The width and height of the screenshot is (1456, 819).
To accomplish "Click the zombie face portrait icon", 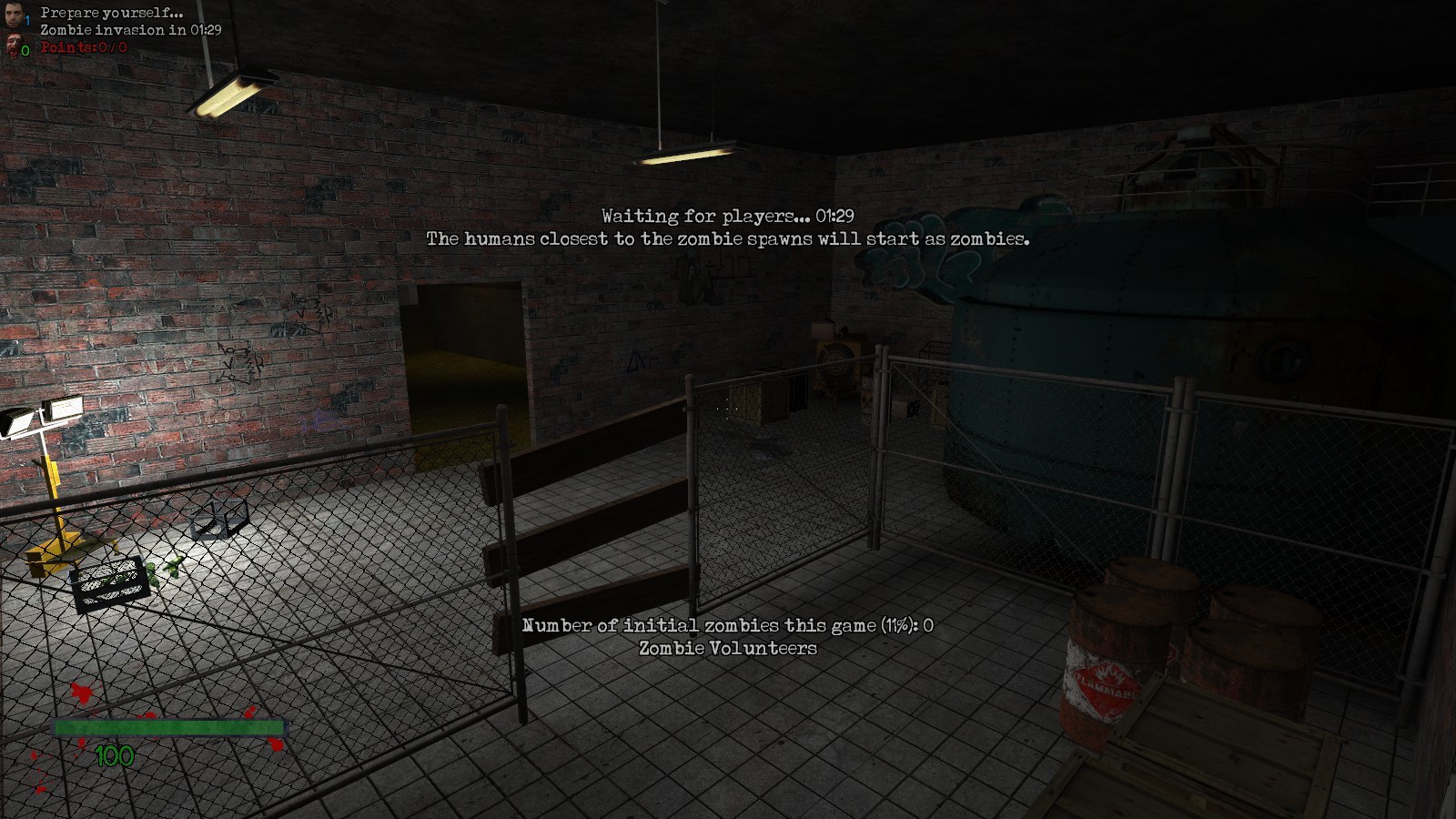I will (x=14, y=45).
